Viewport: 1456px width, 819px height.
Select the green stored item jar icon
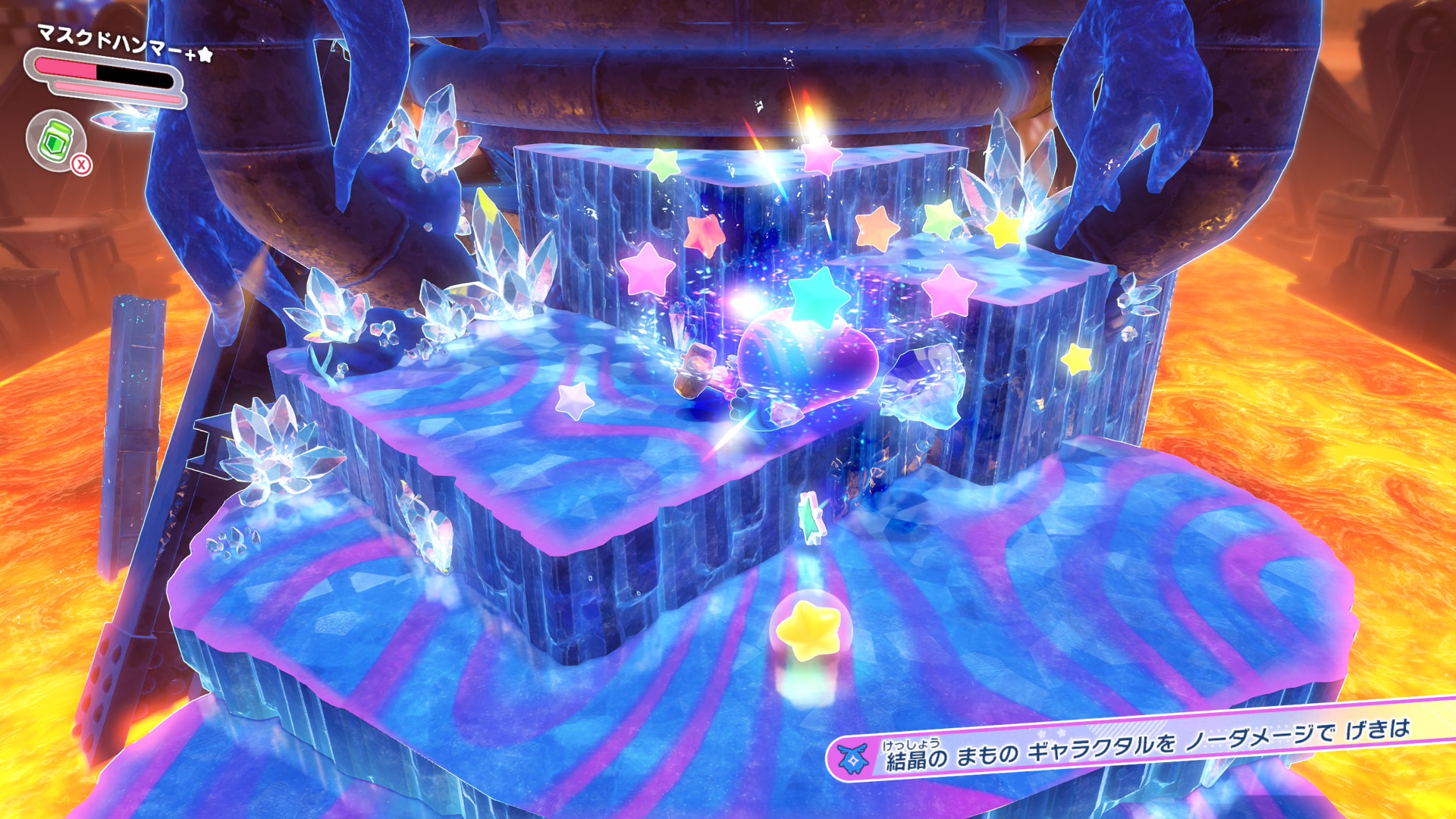point(55,140)
